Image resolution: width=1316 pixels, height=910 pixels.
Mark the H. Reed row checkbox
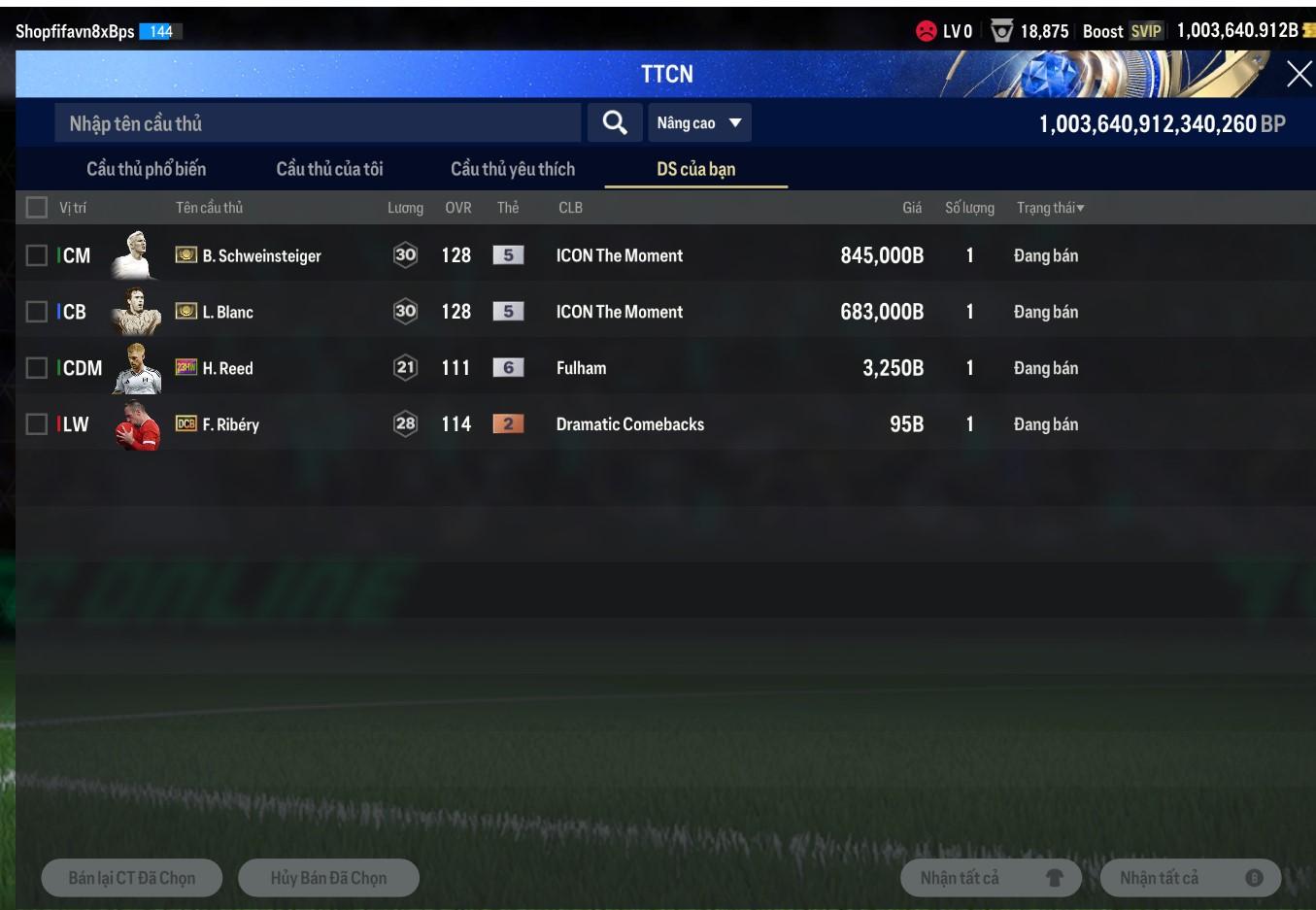[37, 368]
